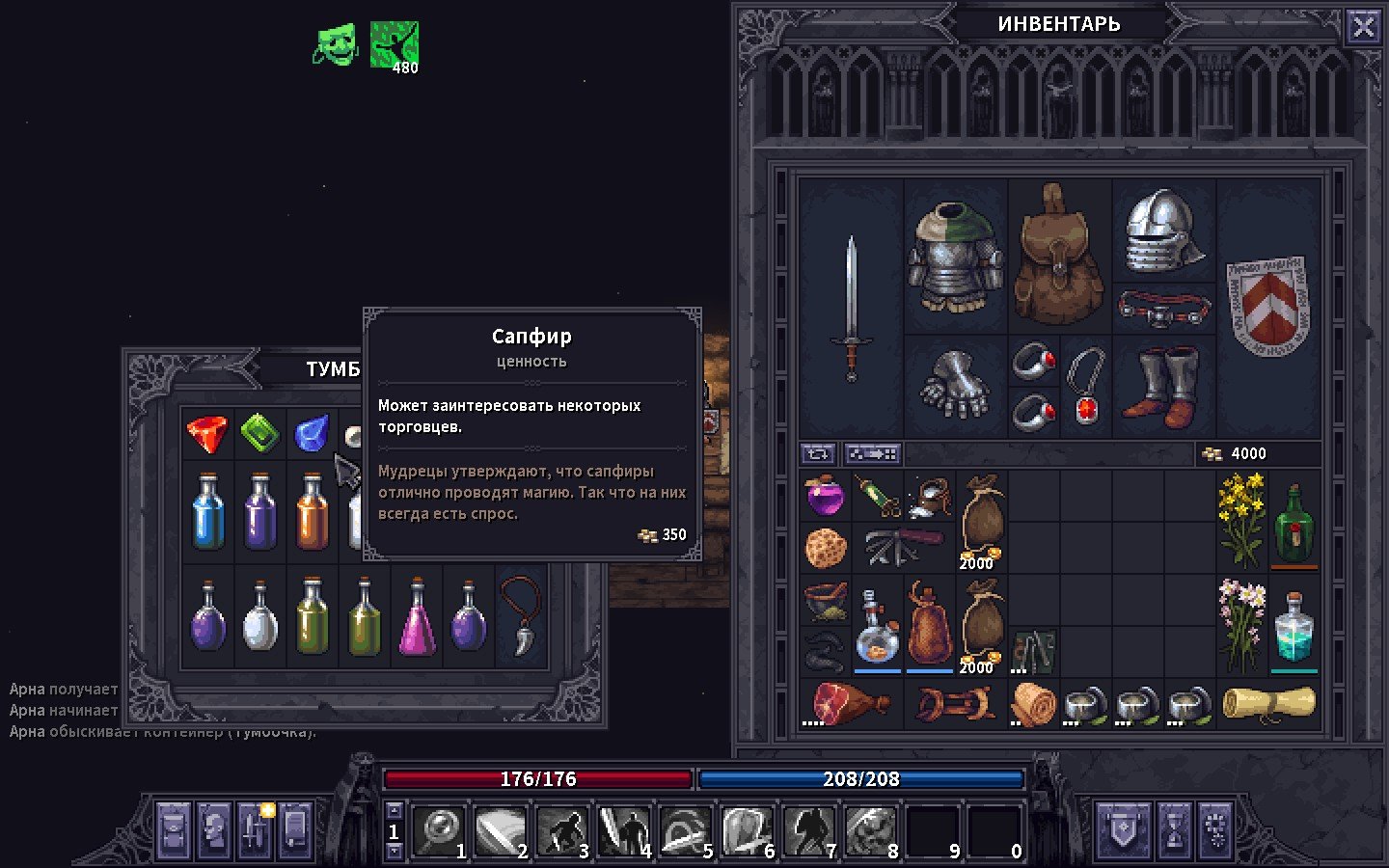
Task: Select the red chevron heater shield
Action: tap(1267, 305)
